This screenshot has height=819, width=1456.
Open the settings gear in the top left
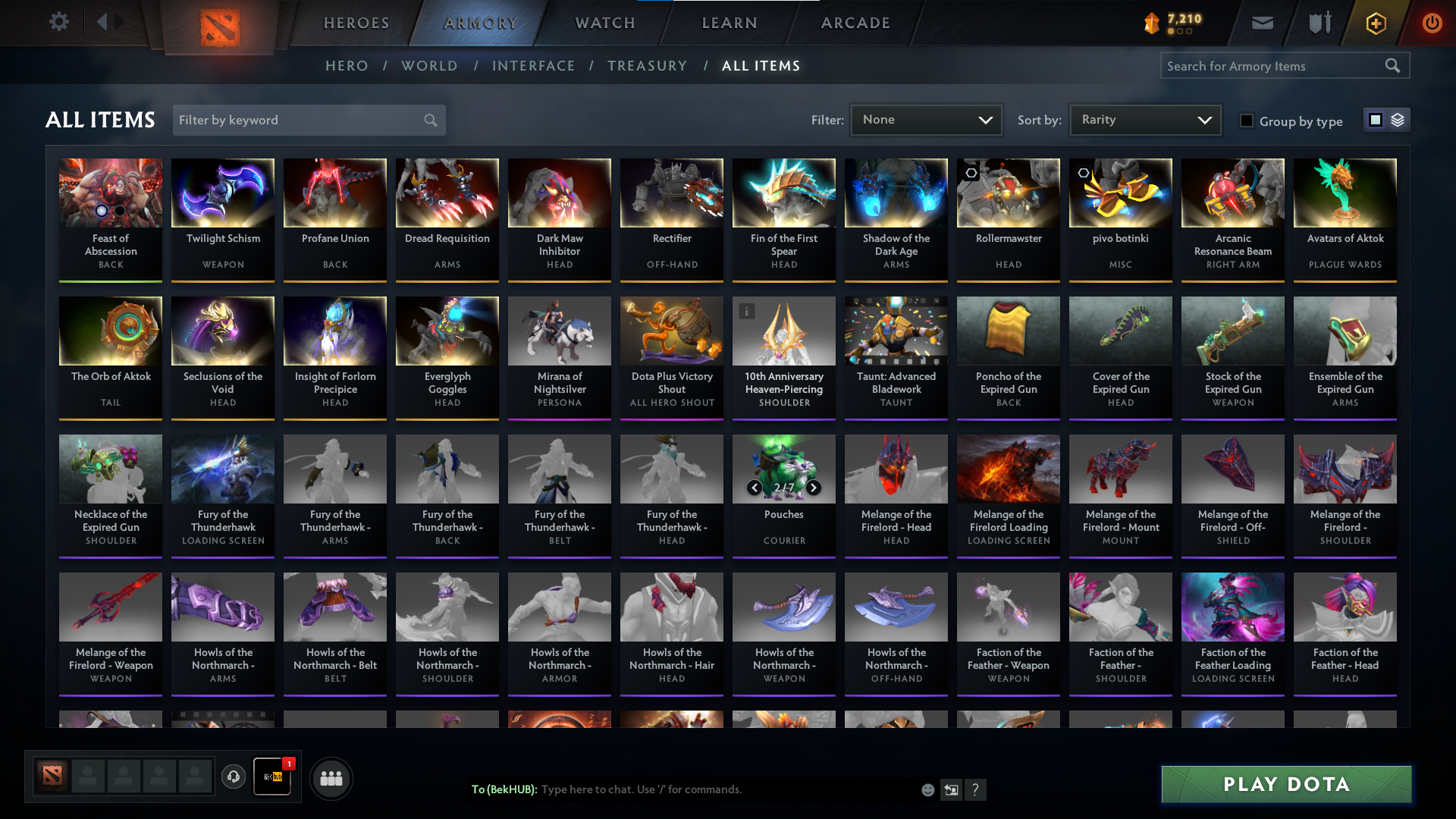59,21
